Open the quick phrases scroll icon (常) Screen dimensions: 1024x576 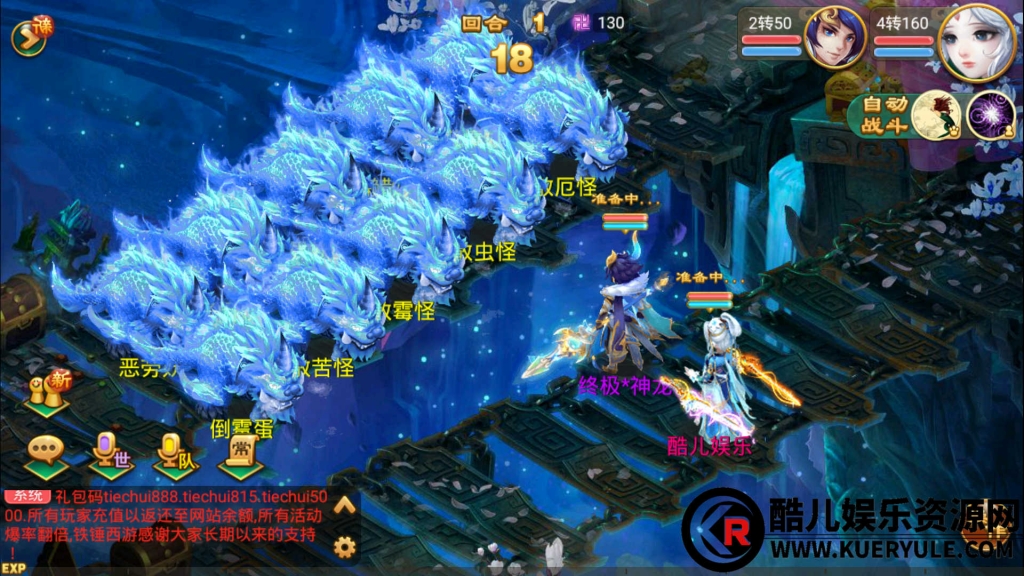[240, 453]
